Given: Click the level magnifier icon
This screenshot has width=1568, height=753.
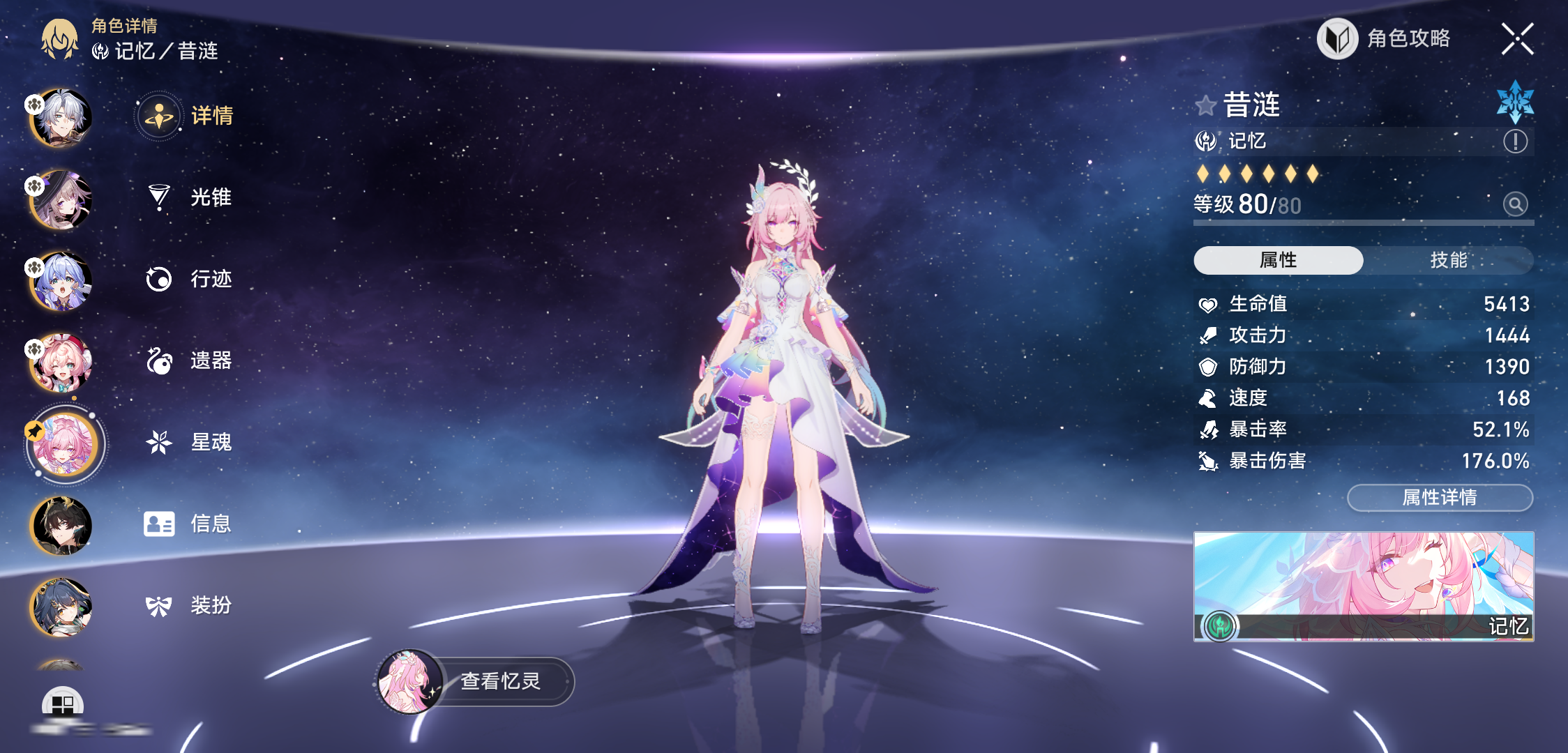Looking at the screenshot, I should coord(1515,204).
